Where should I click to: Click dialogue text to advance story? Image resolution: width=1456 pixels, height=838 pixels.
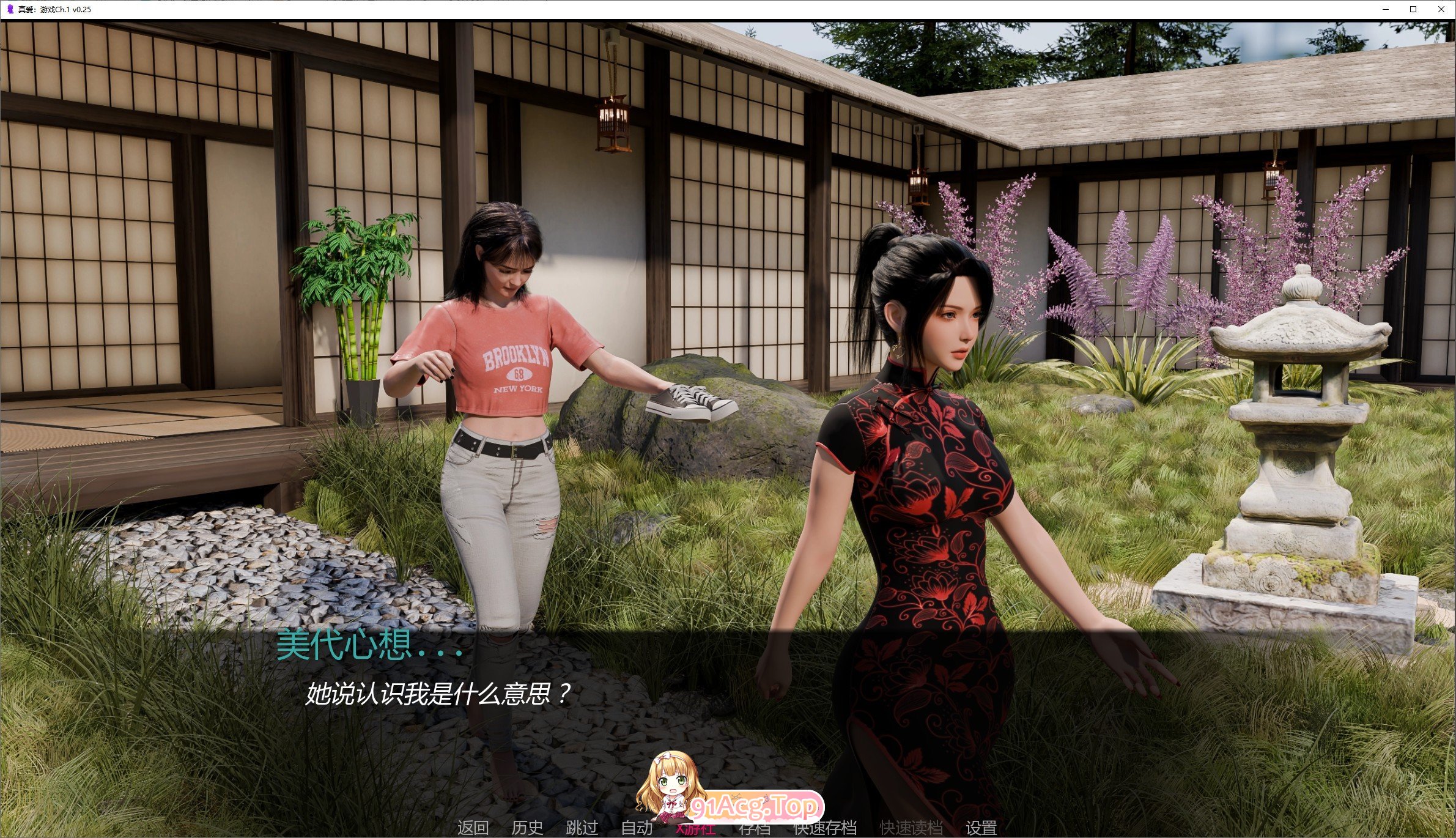coord(437,694)
